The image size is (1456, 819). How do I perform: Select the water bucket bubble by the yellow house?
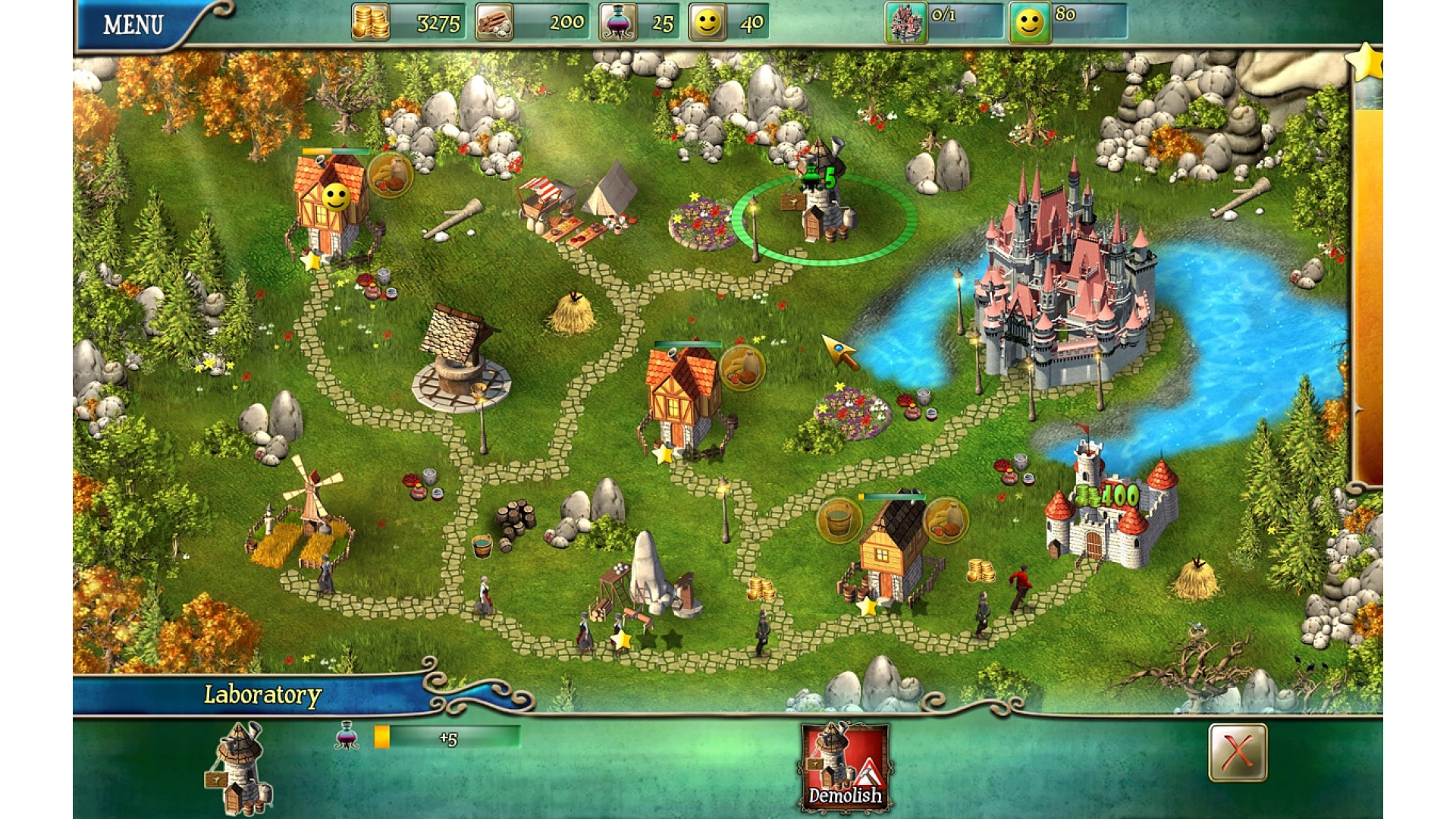tap(839, 519)
